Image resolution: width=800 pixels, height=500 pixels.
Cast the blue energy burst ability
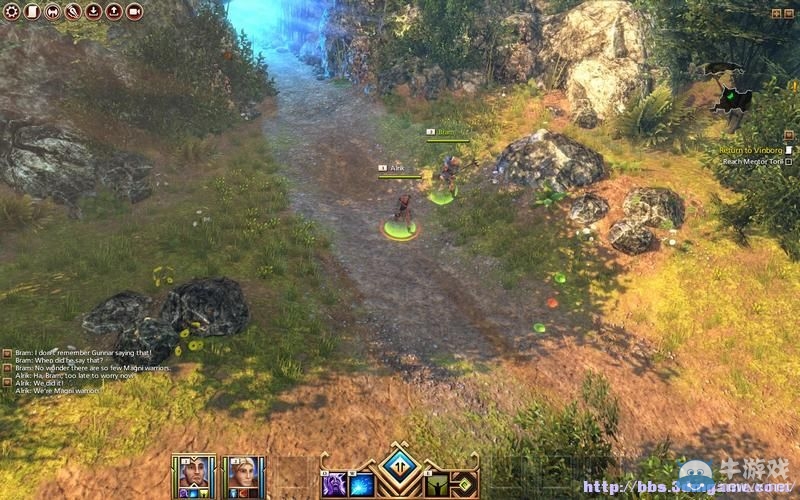[x=361, y=484]
